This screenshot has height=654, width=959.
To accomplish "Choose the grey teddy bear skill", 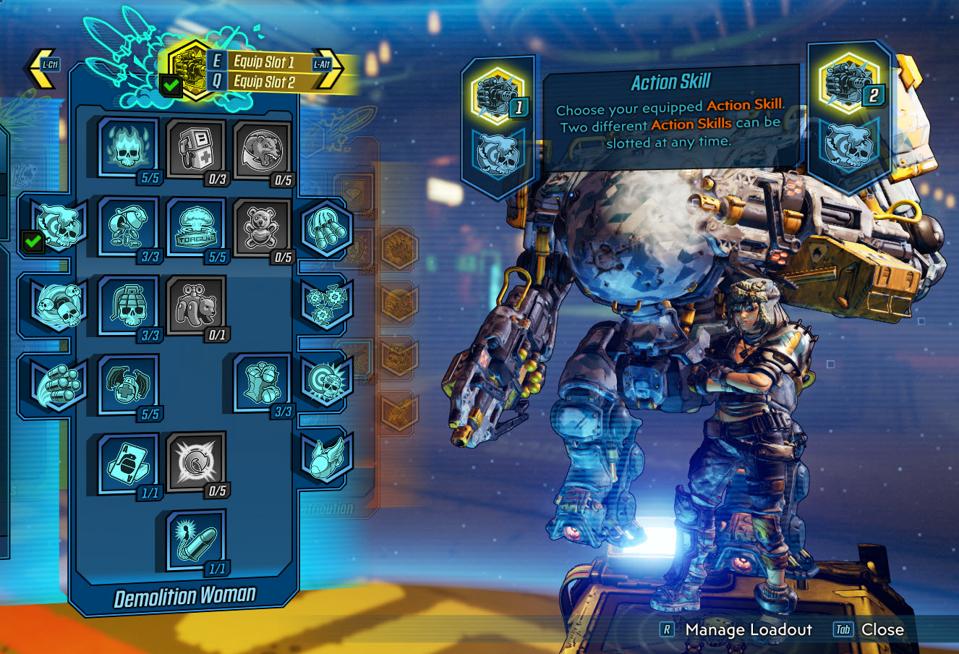I will 262,225.
